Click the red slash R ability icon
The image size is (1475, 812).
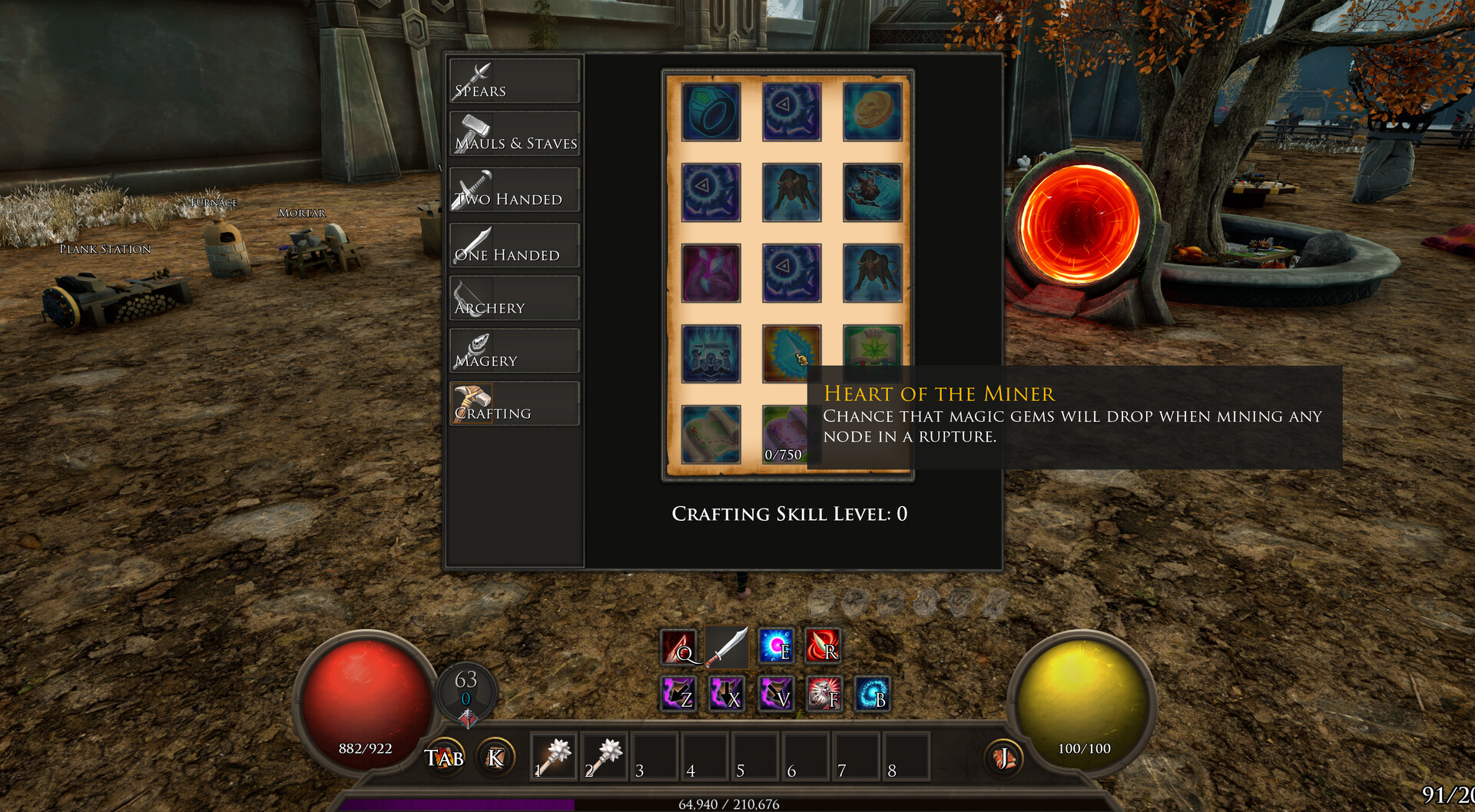pyautogui.click(x=824, y=645)
